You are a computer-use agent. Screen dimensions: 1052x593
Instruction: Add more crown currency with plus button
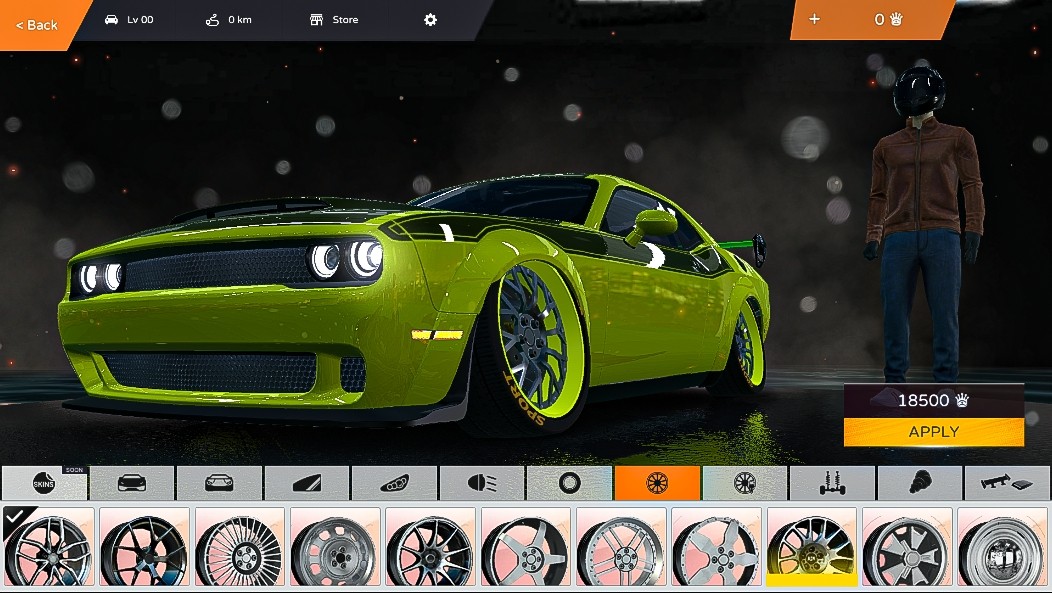[814, 19]
